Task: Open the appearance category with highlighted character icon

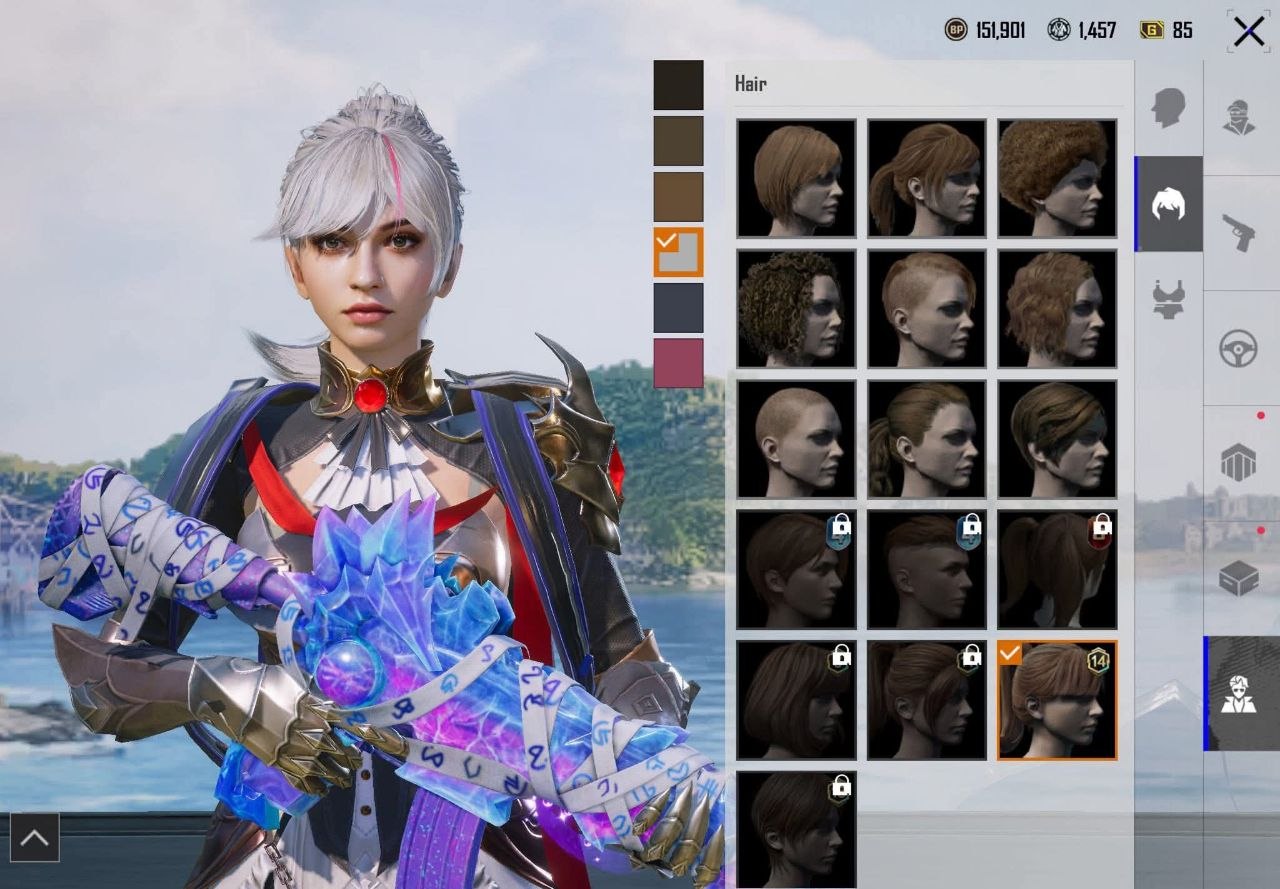Action: coord(1240,693)
